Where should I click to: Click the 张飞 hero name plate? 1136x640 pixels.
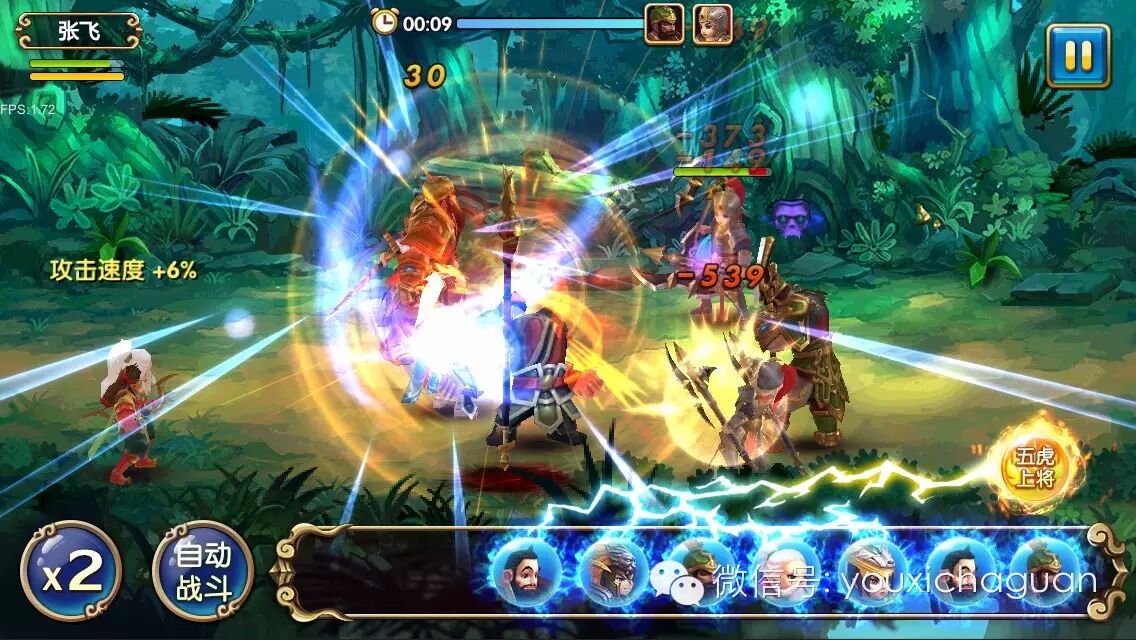(78, 31)
